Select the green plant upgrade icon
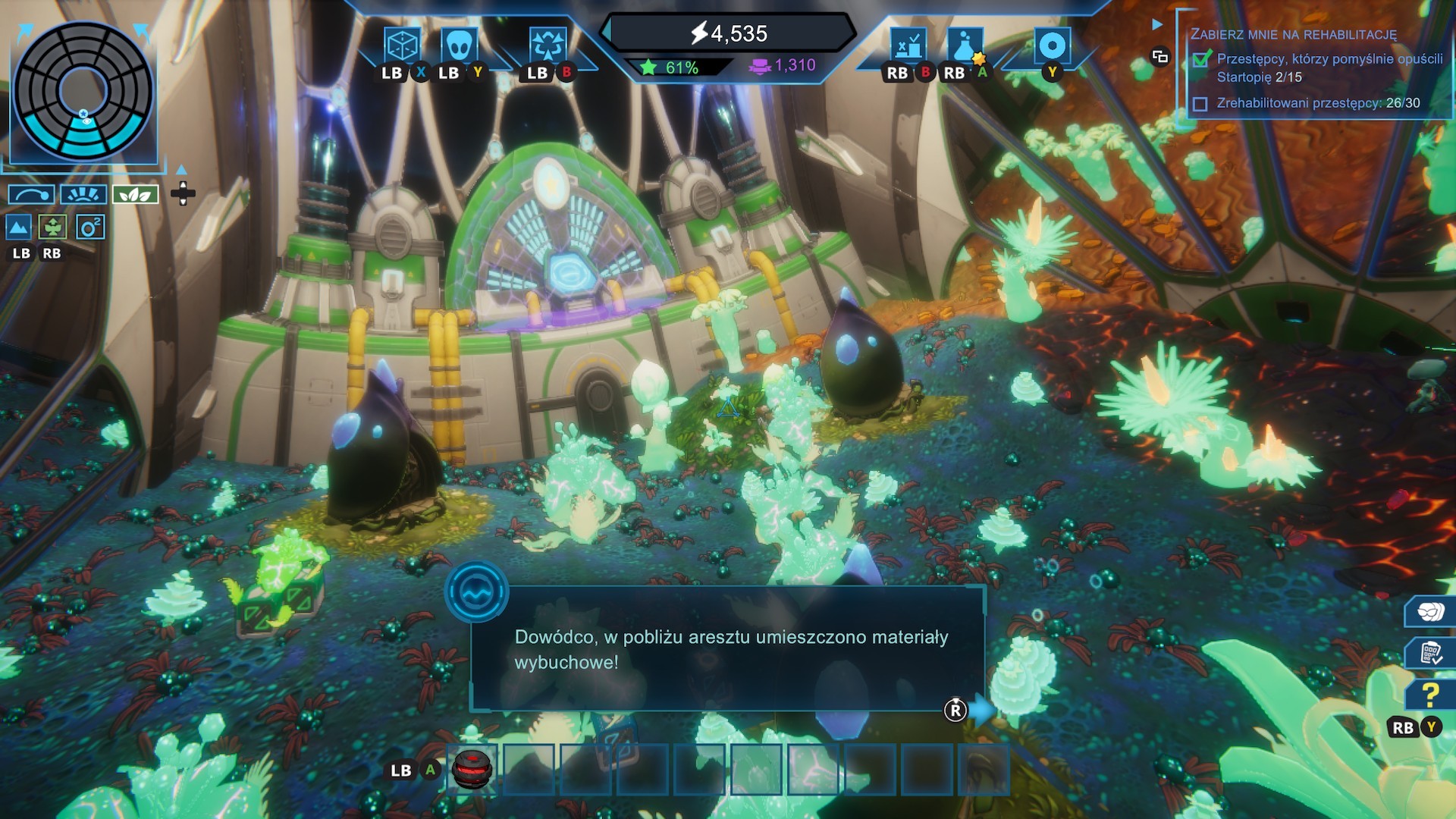 coord(53,227)
